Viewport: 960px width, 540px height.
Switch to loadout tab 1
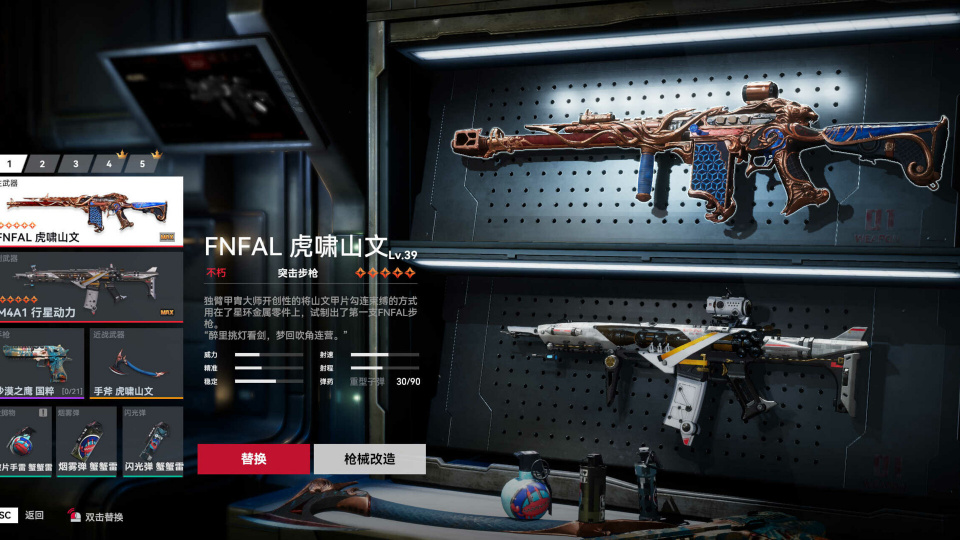(x=10, y=164)
